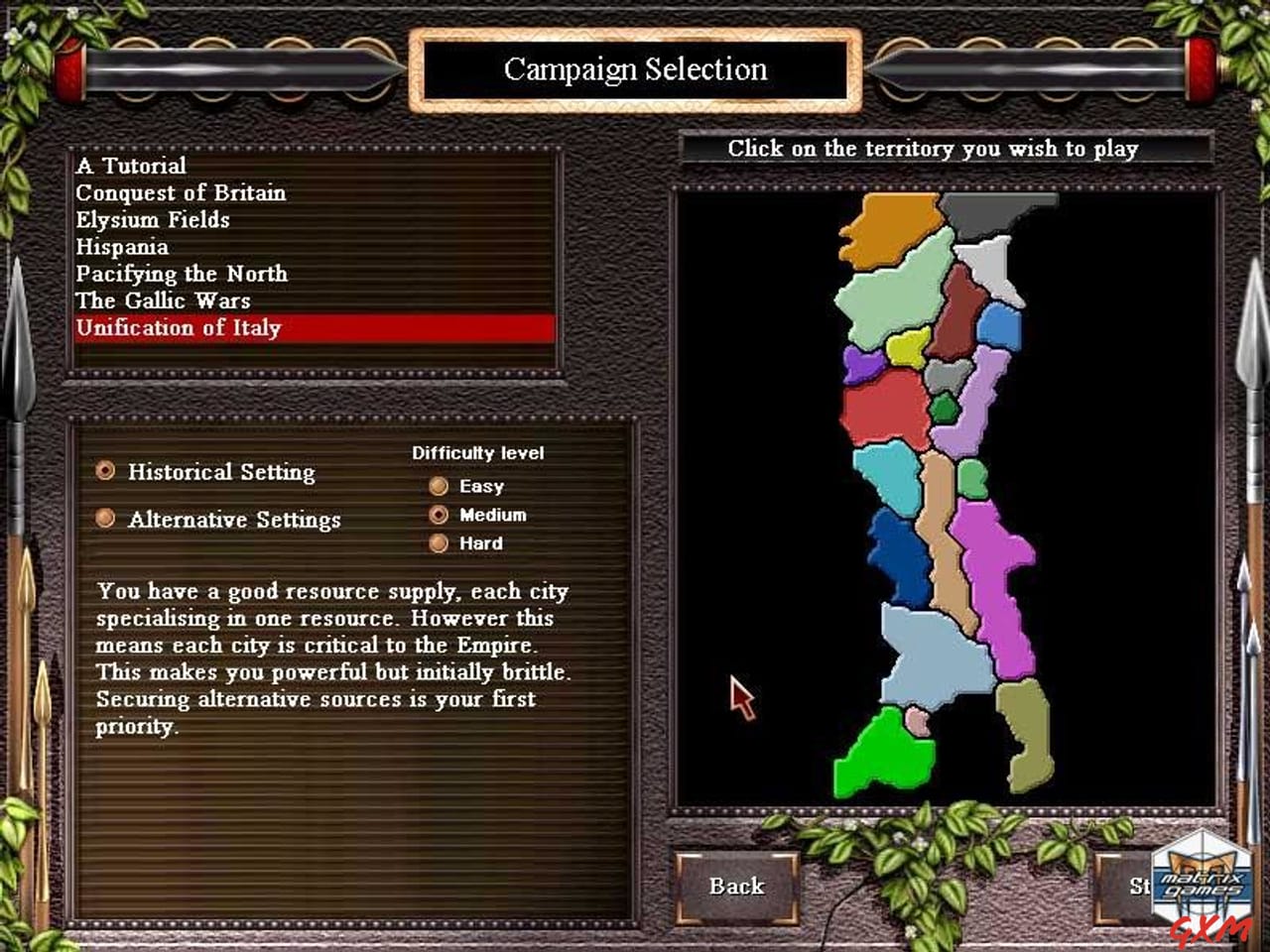Enable the Historical Setting option
1270x952 pixels.
coord(105,470)
